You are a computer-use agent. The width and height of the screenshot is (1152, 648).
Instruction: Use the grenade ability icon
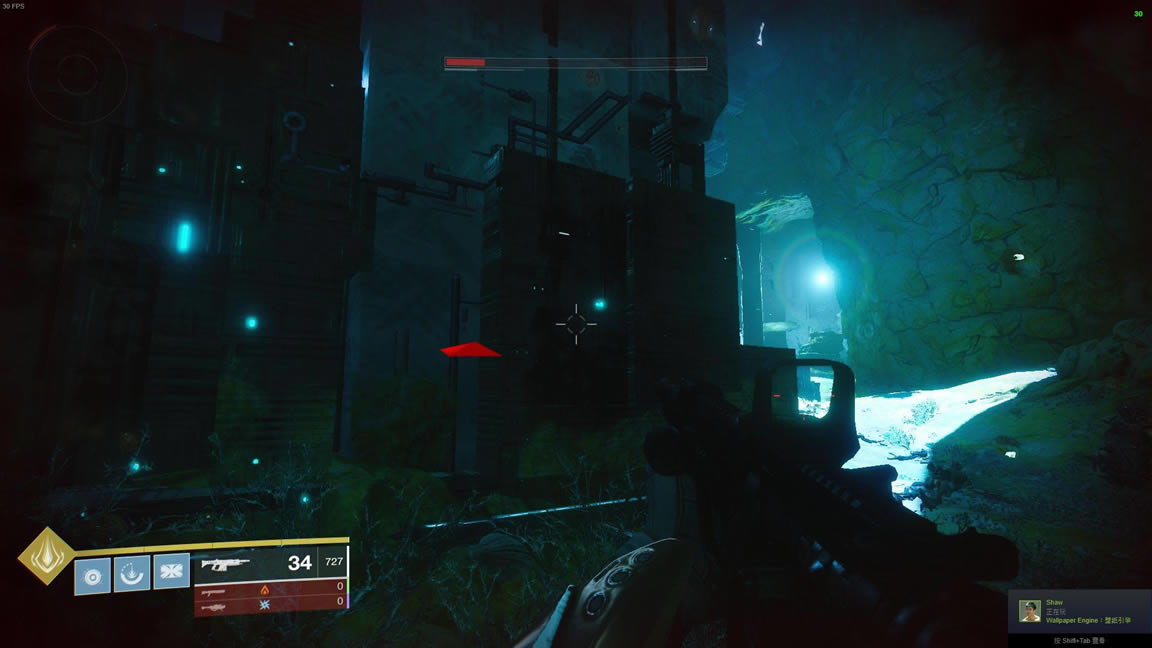pos(93,576)
